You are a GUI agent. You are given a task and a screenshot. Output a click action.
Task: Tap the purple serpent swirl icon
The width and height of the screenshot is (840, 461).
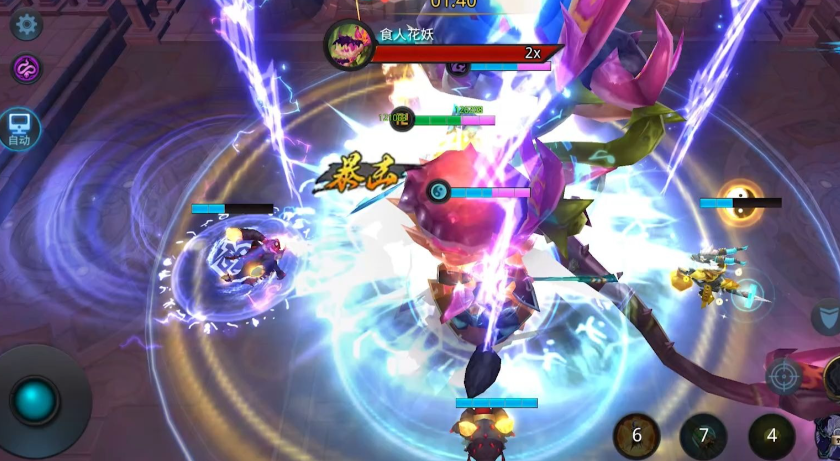[x=26, y=69]
